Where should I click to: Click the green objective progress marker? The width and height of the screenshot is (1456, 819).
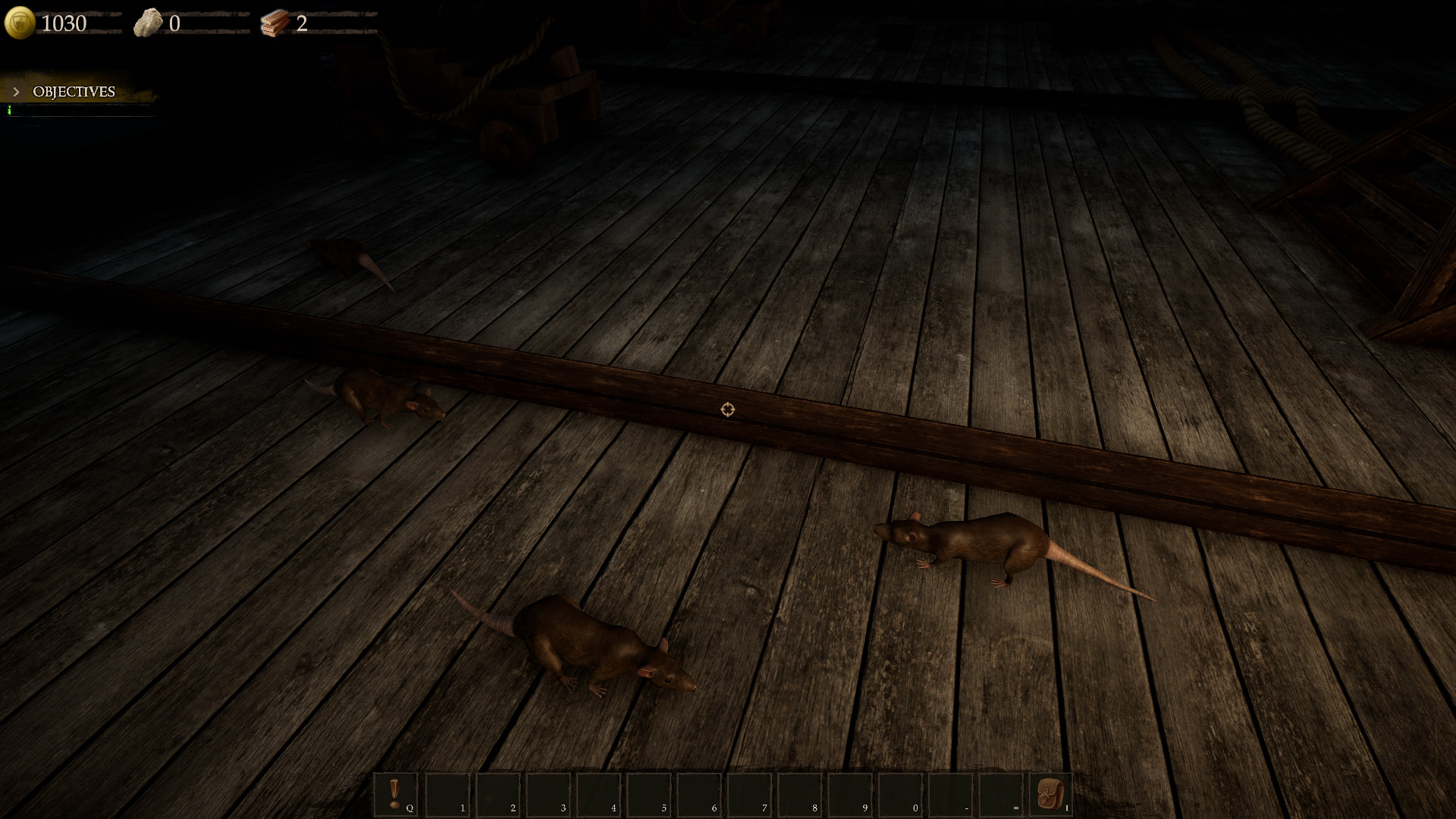[8, 109]
